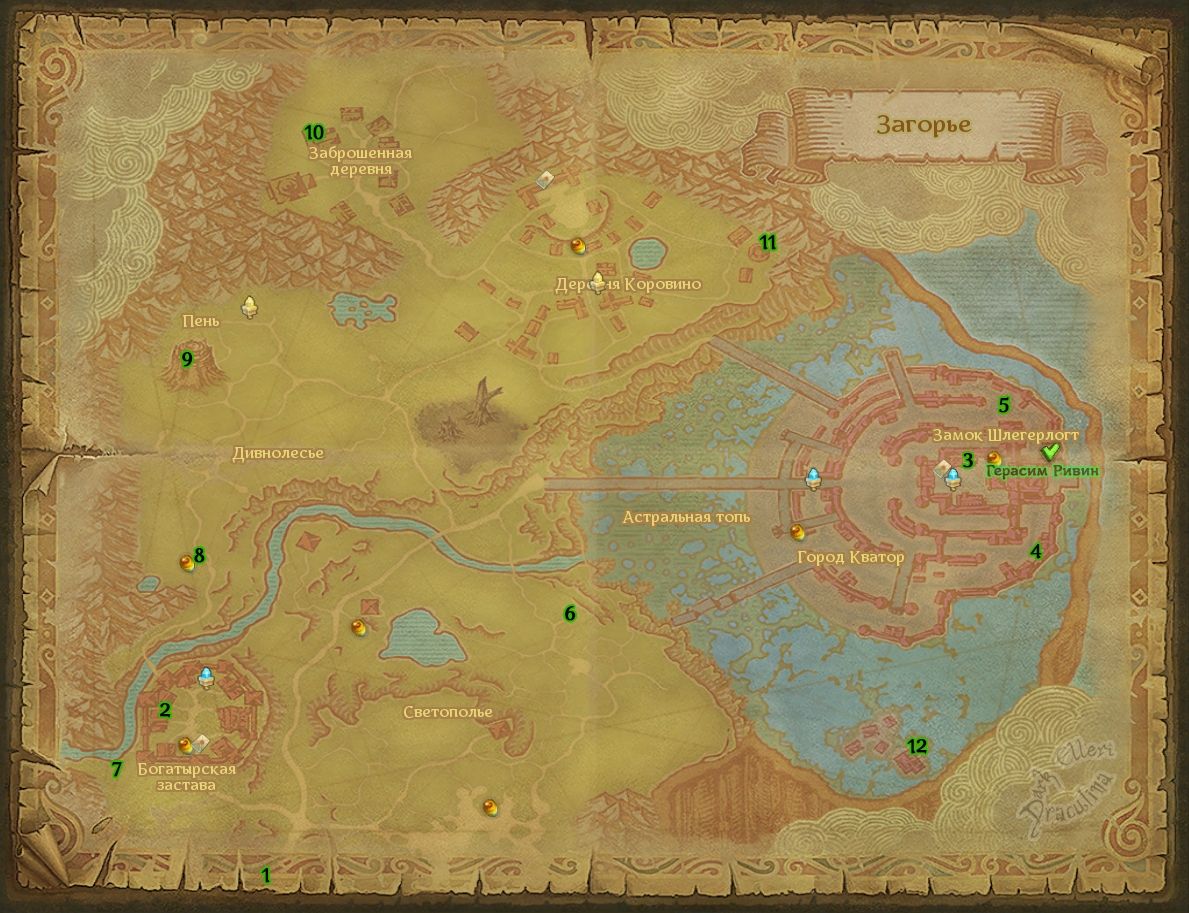This screenshot has height=913, width=1189.
Task: Choose map marker number 4
Action: coord(1036,551)
